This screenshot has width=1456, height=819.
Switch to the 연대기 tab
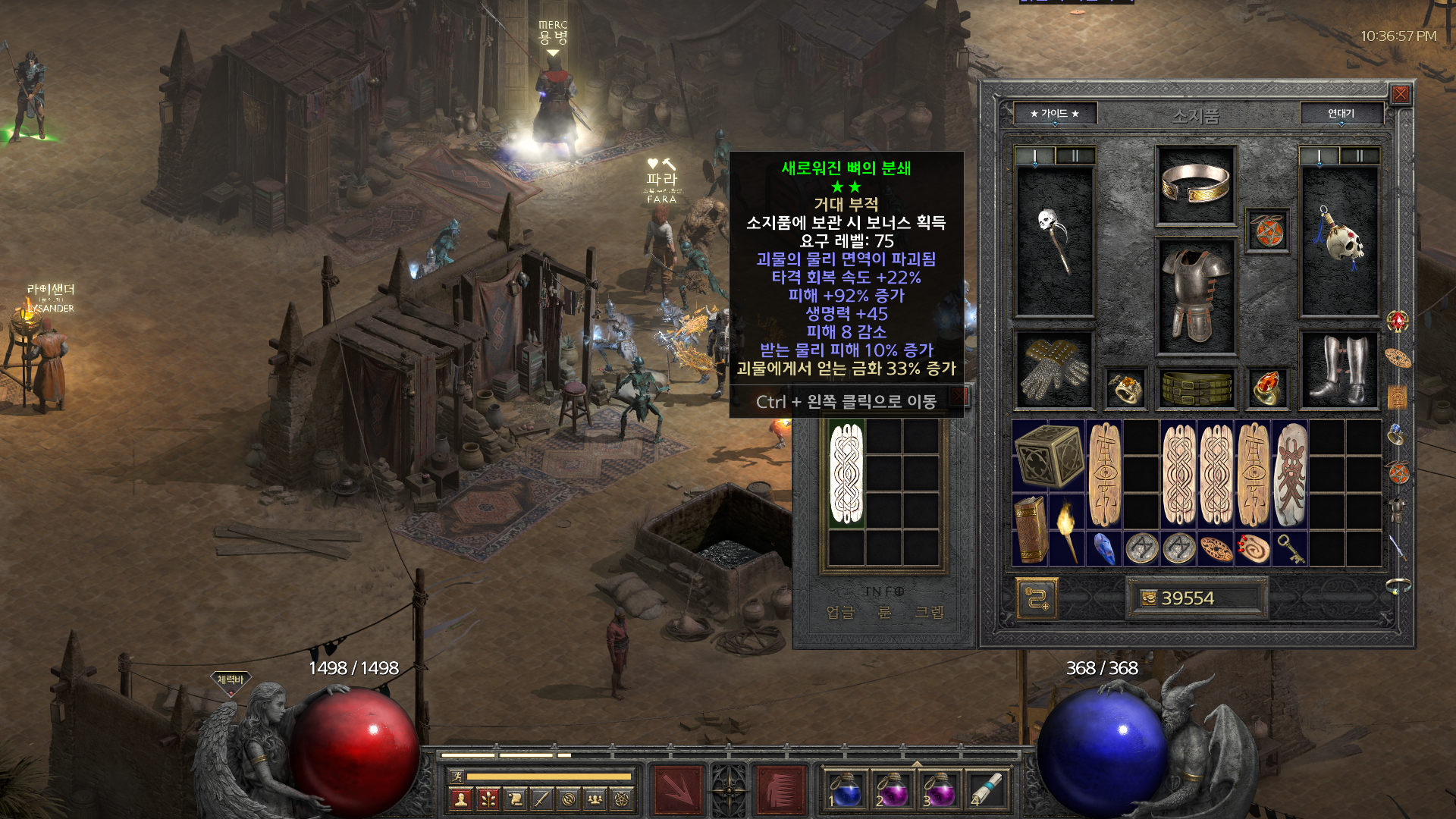[1341, 114]
